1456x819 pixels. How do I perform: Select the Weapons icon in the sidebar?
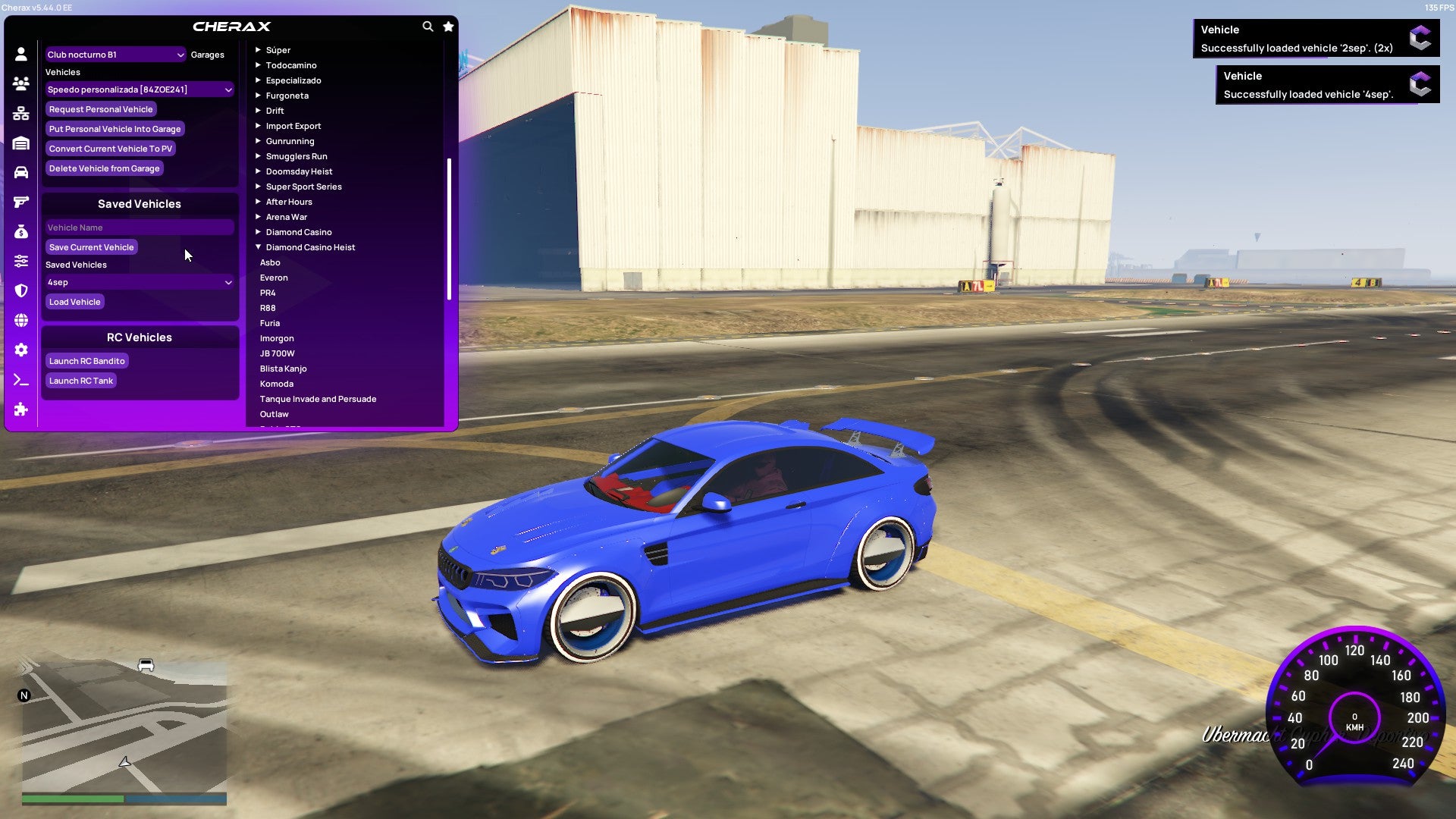coord(21,202)
